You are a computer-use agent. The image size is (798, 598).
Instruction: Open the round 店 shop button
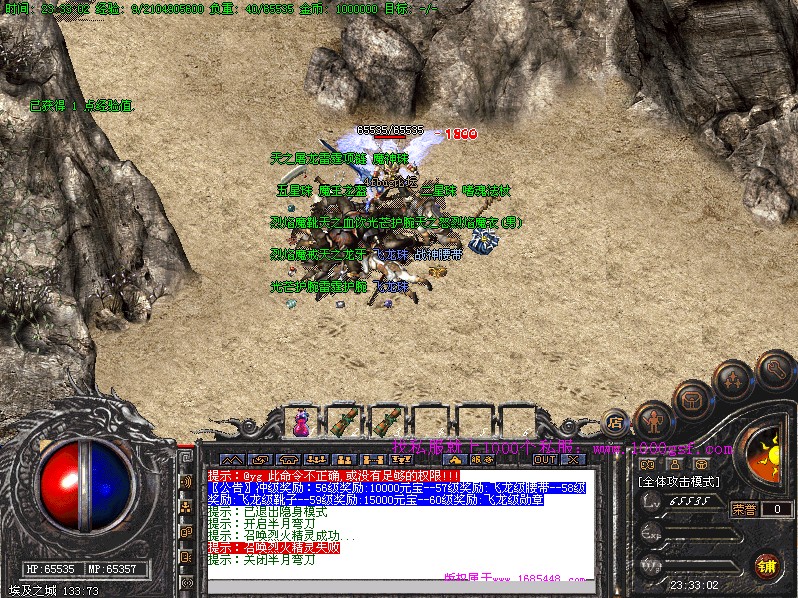pyautogui.click(x=617, y=423)
